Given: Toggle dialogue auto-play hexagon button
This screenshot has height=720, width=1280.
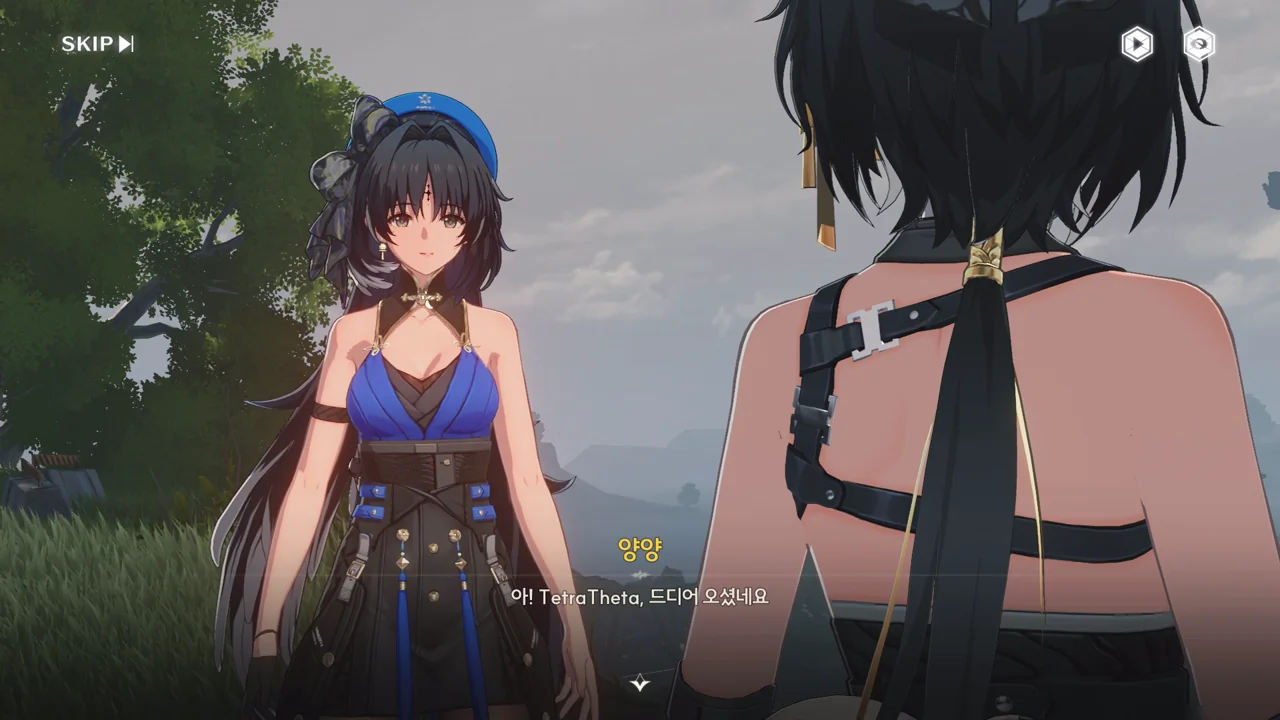Looking at the screenshot, I should pos(1136,44).
